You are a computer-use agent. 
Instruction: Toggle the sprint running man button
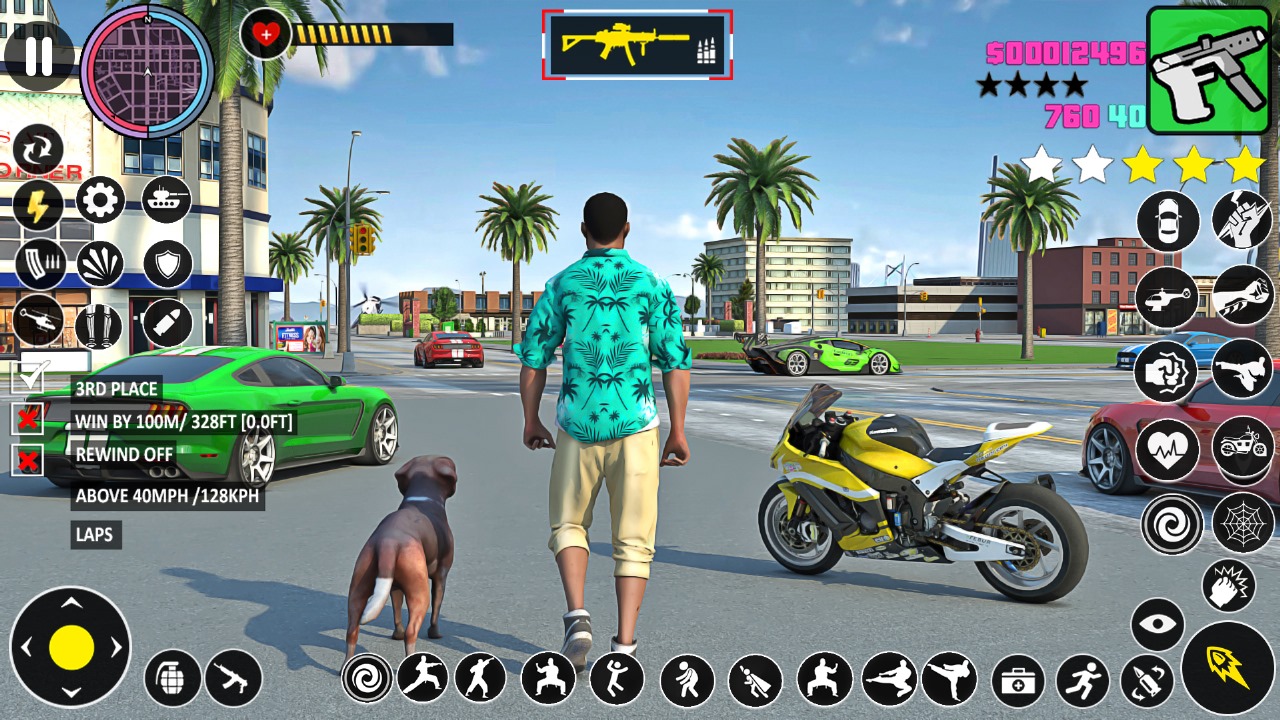click(1082, 682)
